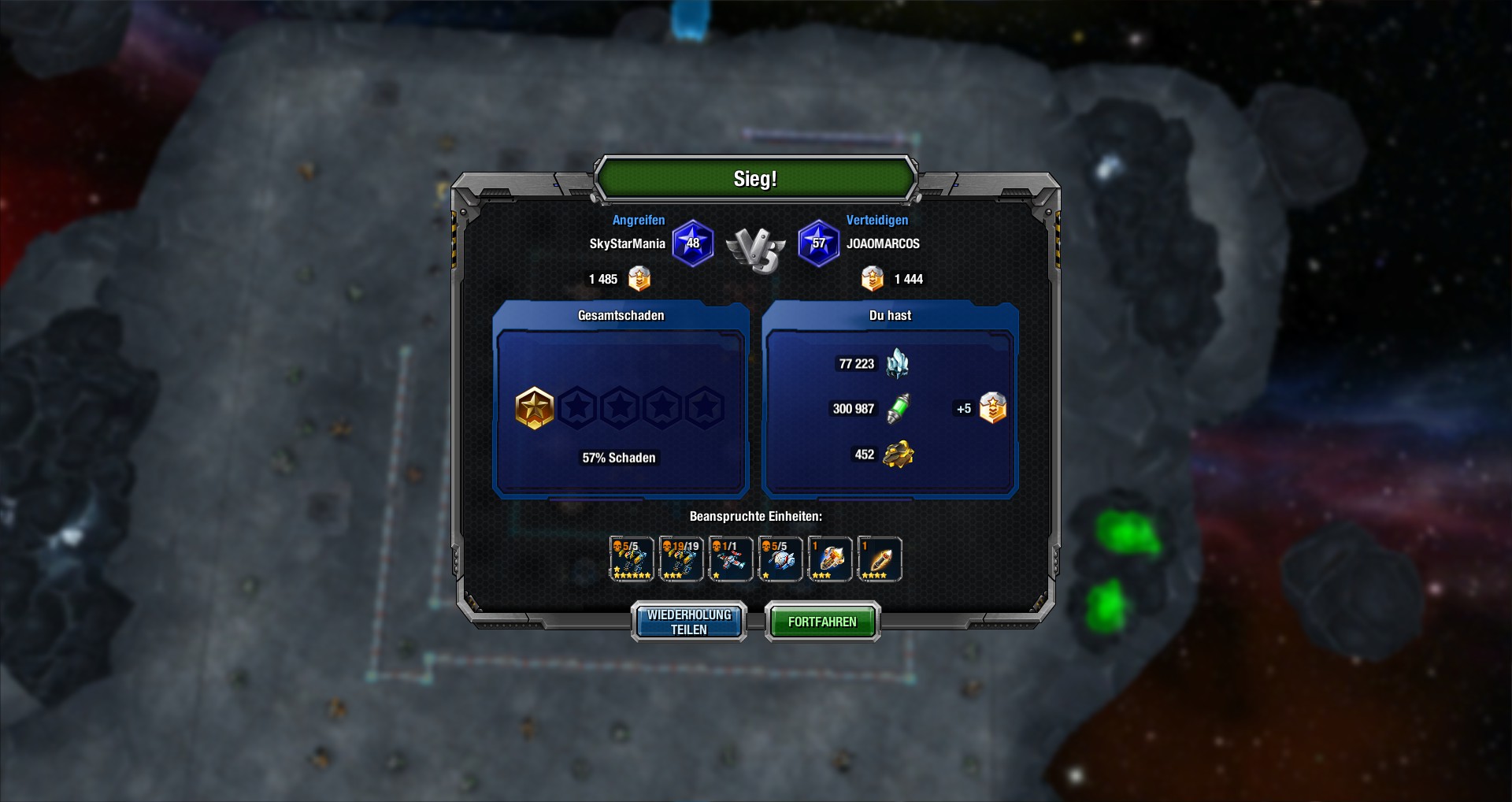Click the Sieg! title banner
This screenshot has width=1512, height=802.
756,179
